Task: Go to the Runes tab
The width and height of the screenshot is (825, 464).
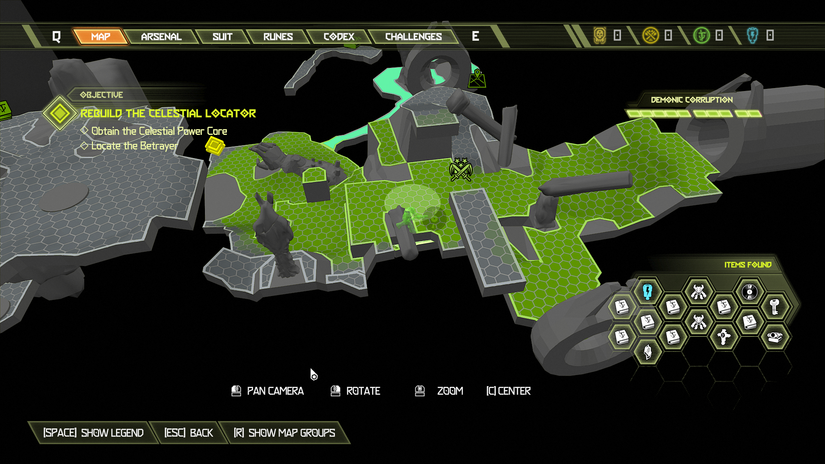Action: coord(277,37)
